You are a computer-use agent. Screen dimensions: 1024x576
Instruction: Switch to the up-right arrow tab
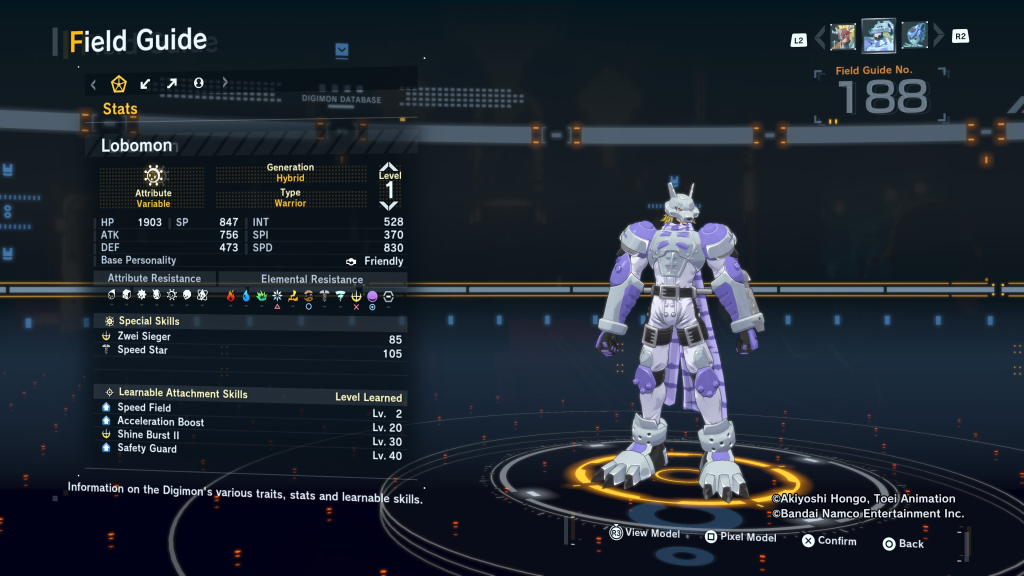tap(171, 83)
